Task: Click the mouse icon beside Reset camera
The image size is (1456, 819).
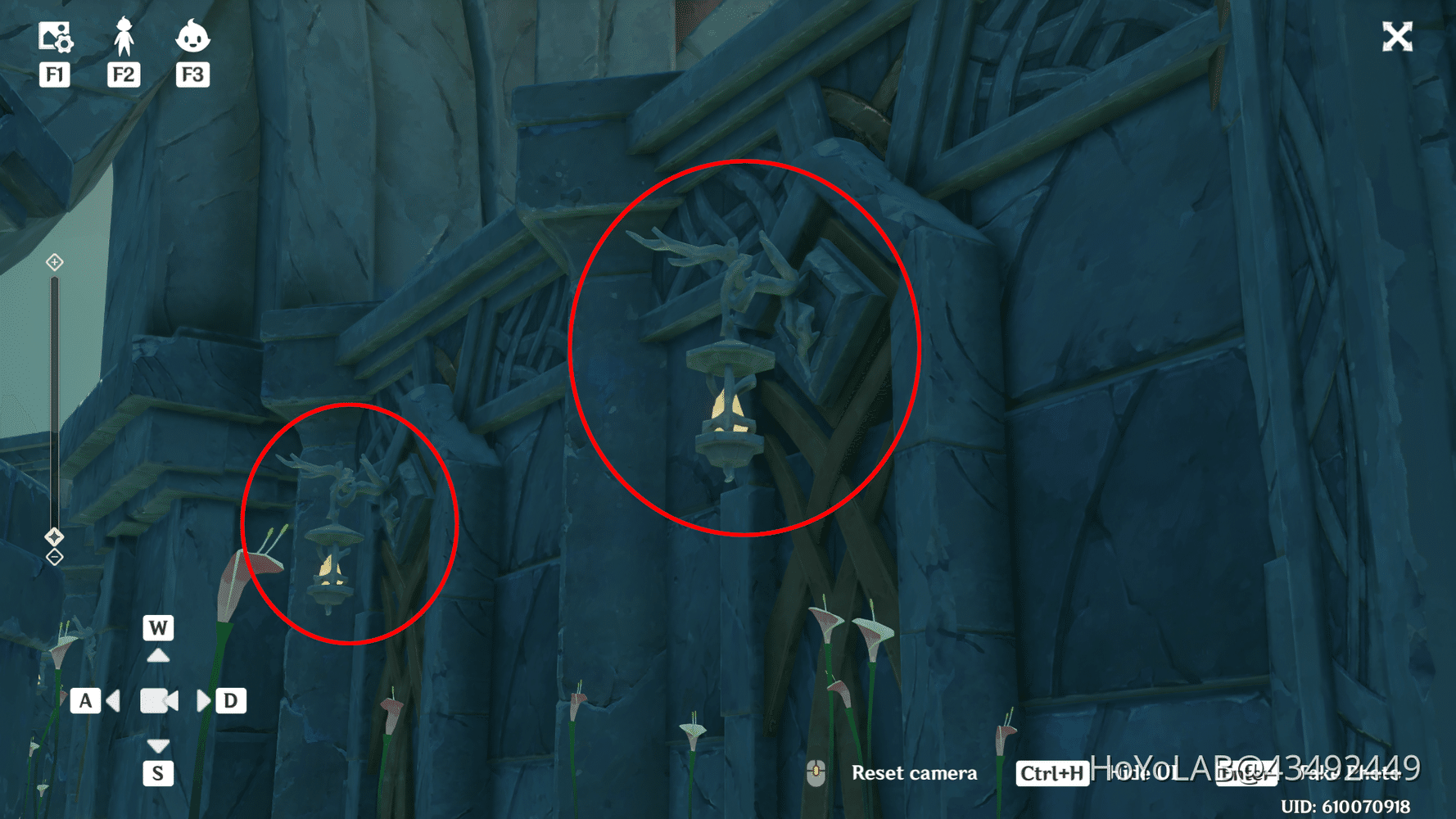Action: pos(816,771)
